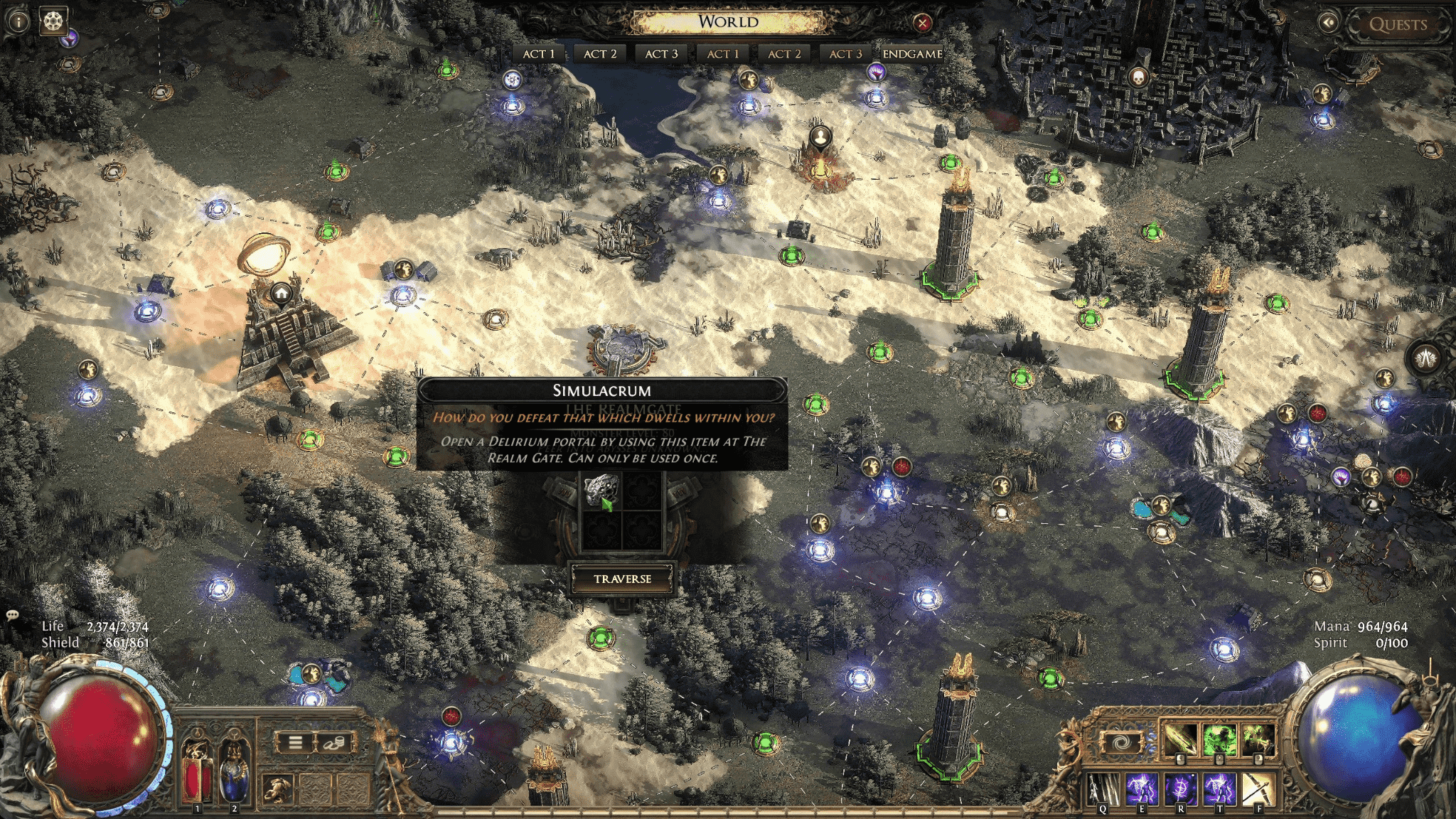Select the first ACT 1 tab
The image size is (1456, 819).
(540, 53)
